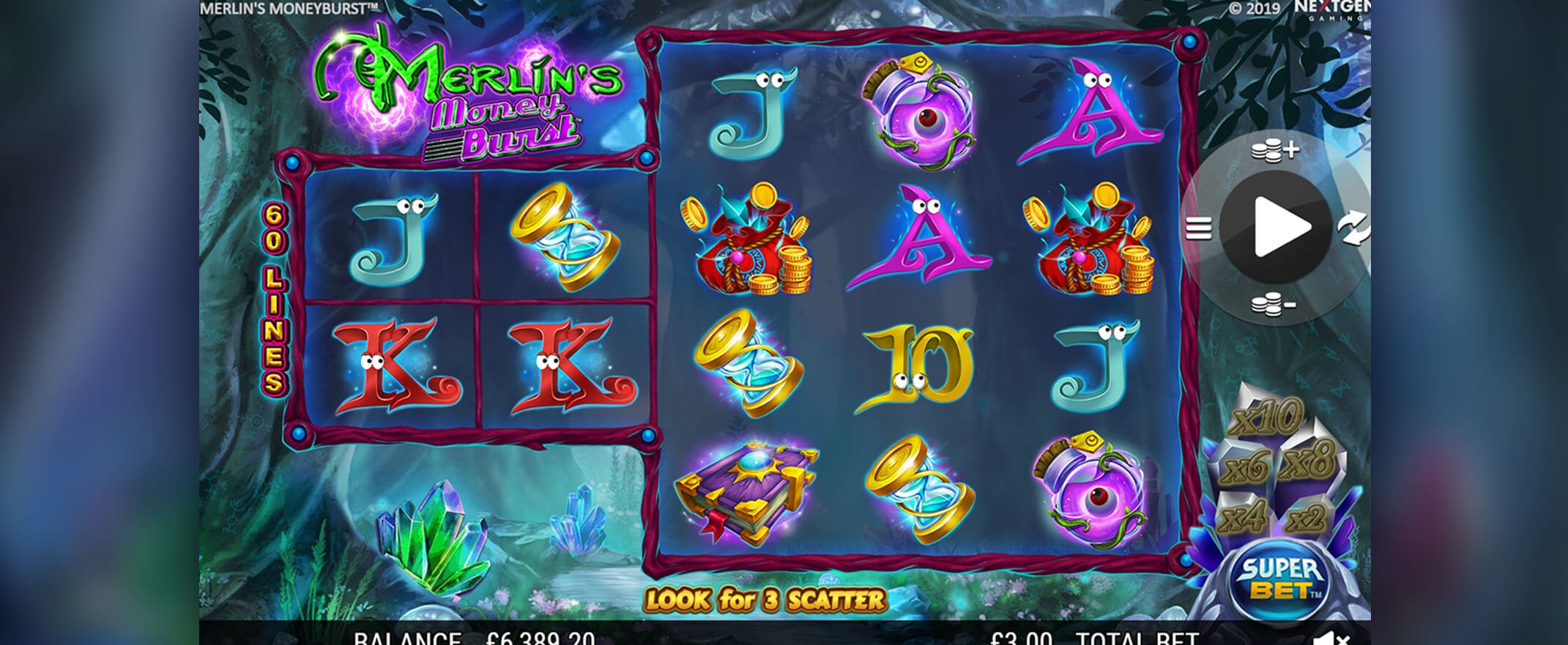Toggle the sound mute speaker icon
Viewport: 1568px width, 645px height.
[x=1331, y=639]
